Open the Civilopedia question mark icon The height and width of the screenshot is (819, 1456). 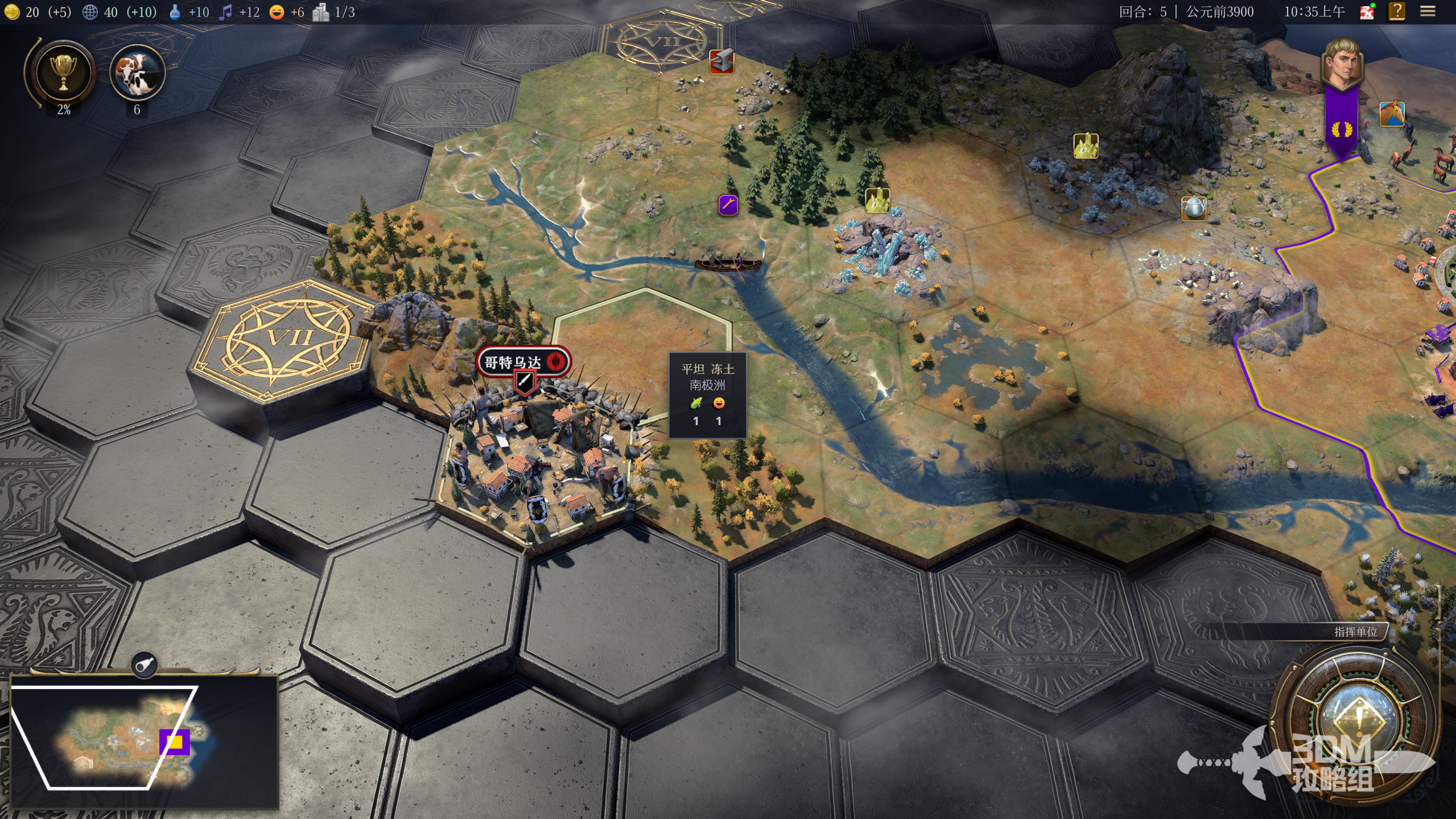coord(1397,11)
